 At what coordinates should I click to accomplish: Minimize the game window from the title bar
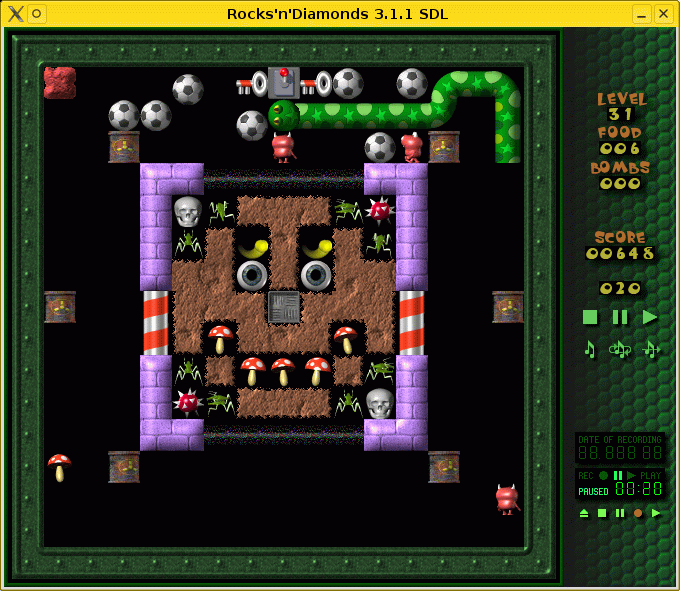point(641,13)
